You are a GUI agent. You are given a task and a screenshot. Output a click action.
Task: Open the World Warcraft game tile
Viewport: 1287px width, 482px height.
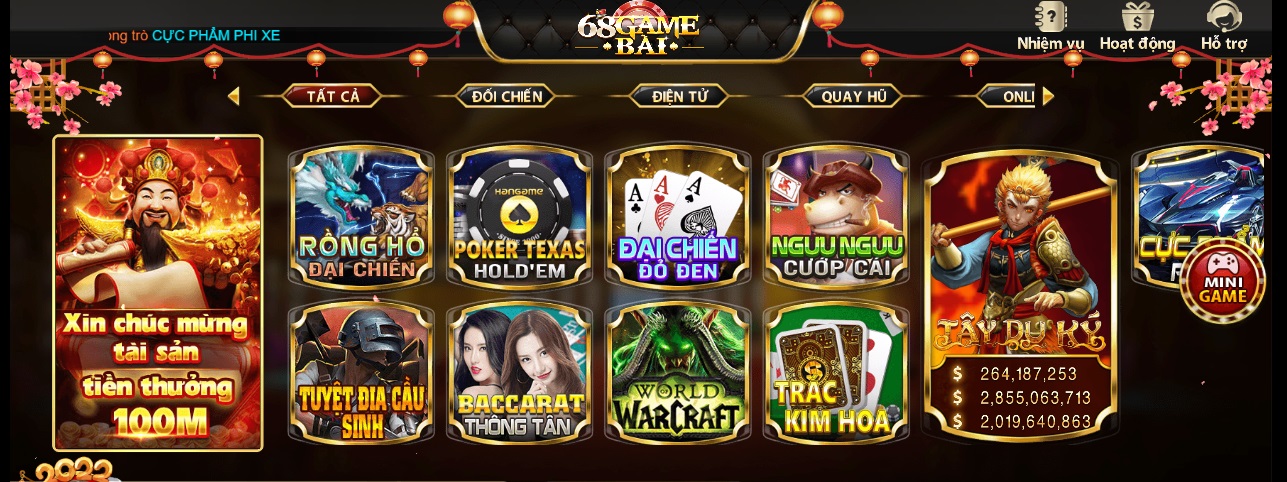pyautogui.click(x=677, y=374)
